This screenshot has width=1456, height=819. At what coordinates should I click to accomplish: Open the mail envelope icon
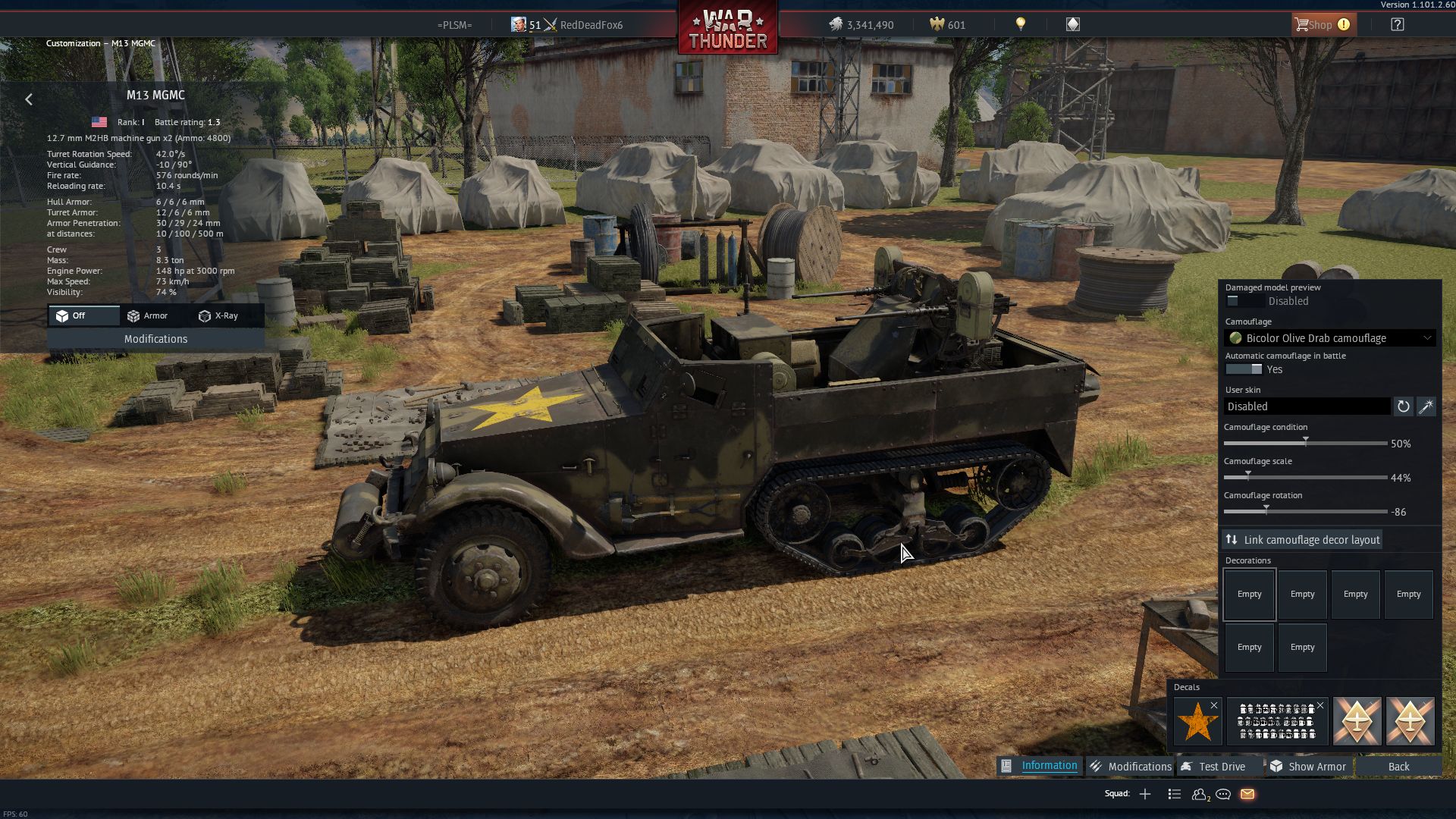[x=1247, y=794]
